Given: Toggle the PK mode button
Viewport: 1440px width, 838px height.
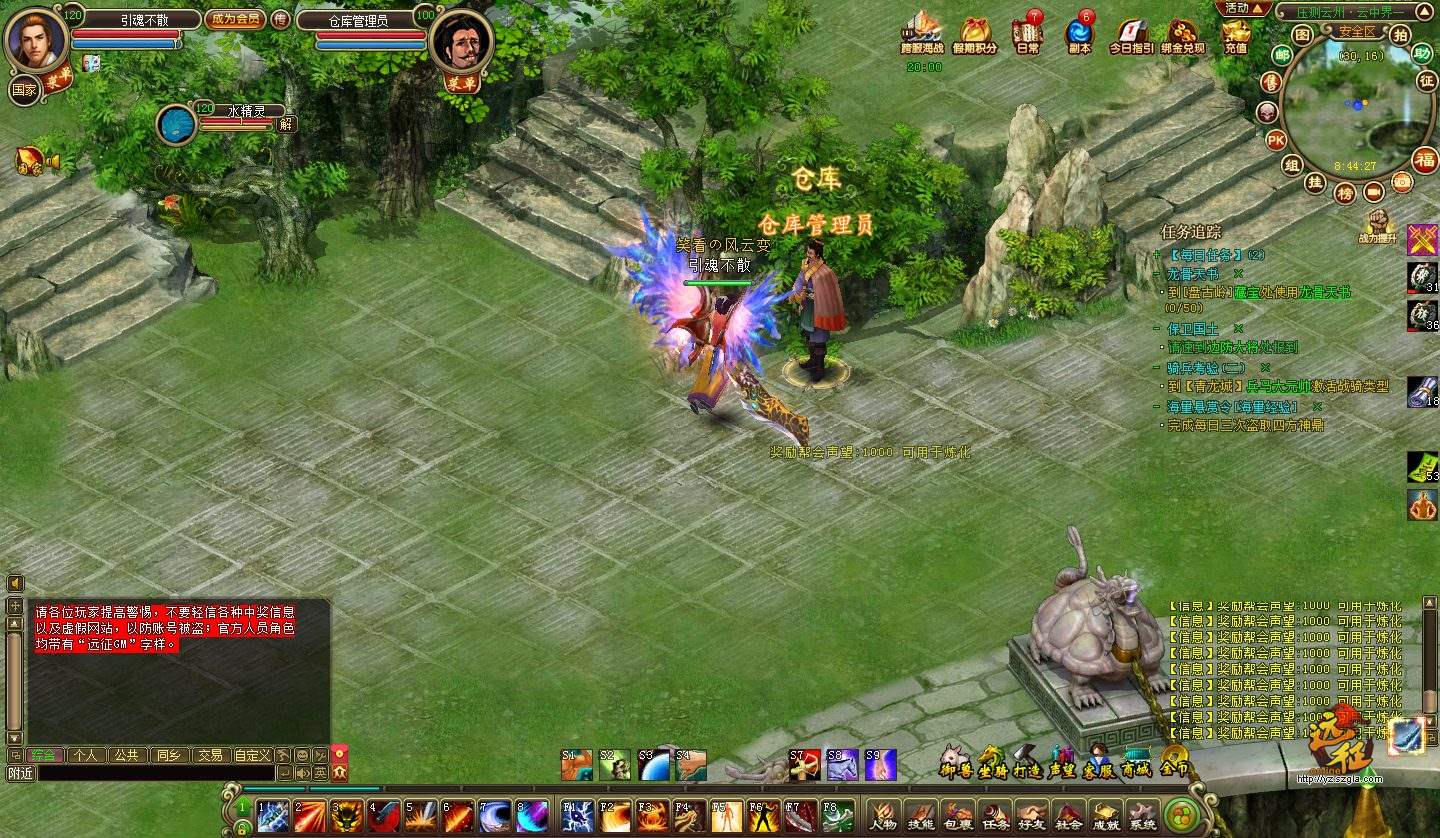Looking at the screenshot, I should pos(1276,140).
